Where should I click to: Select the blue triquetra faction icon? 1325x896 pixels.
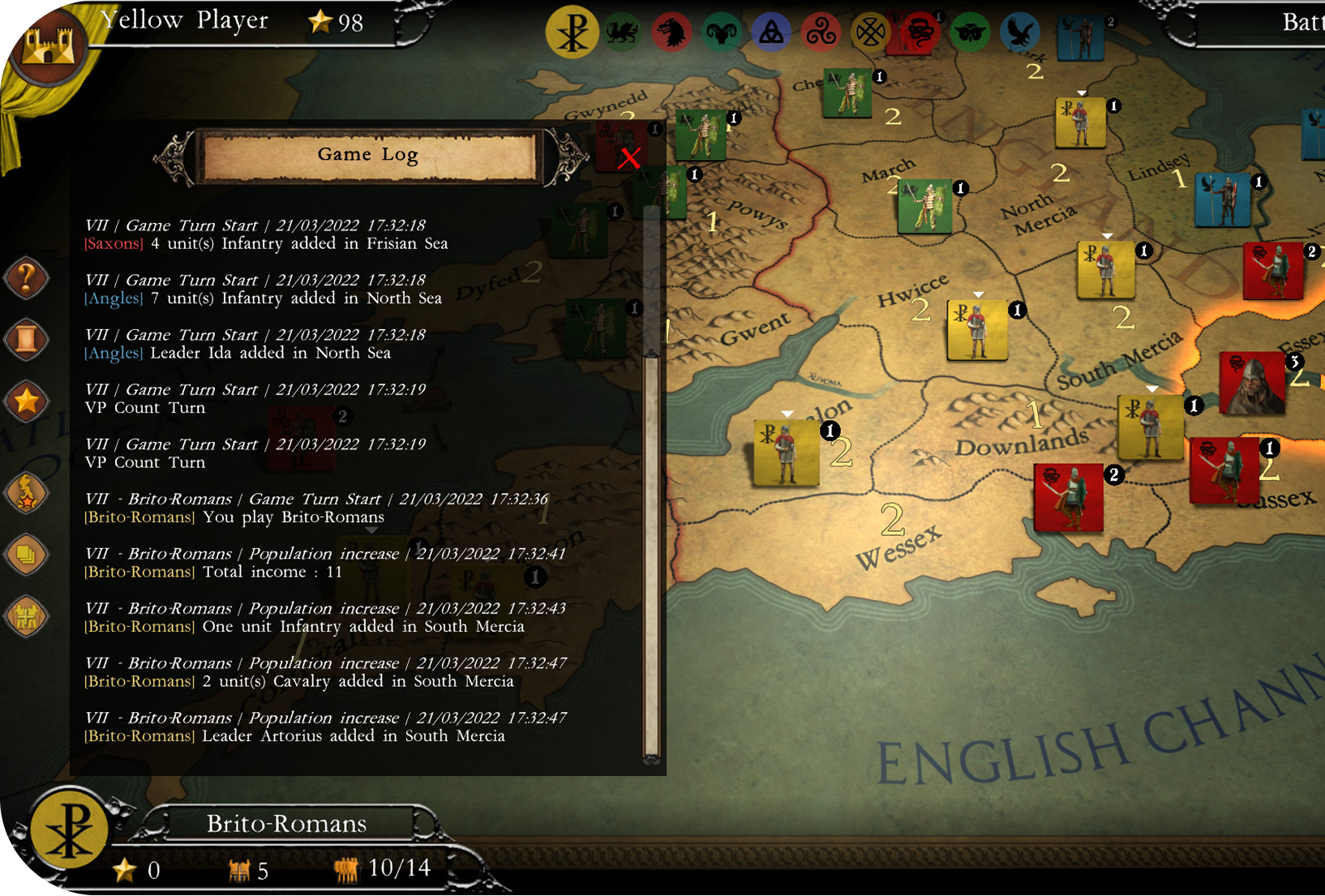770,33
